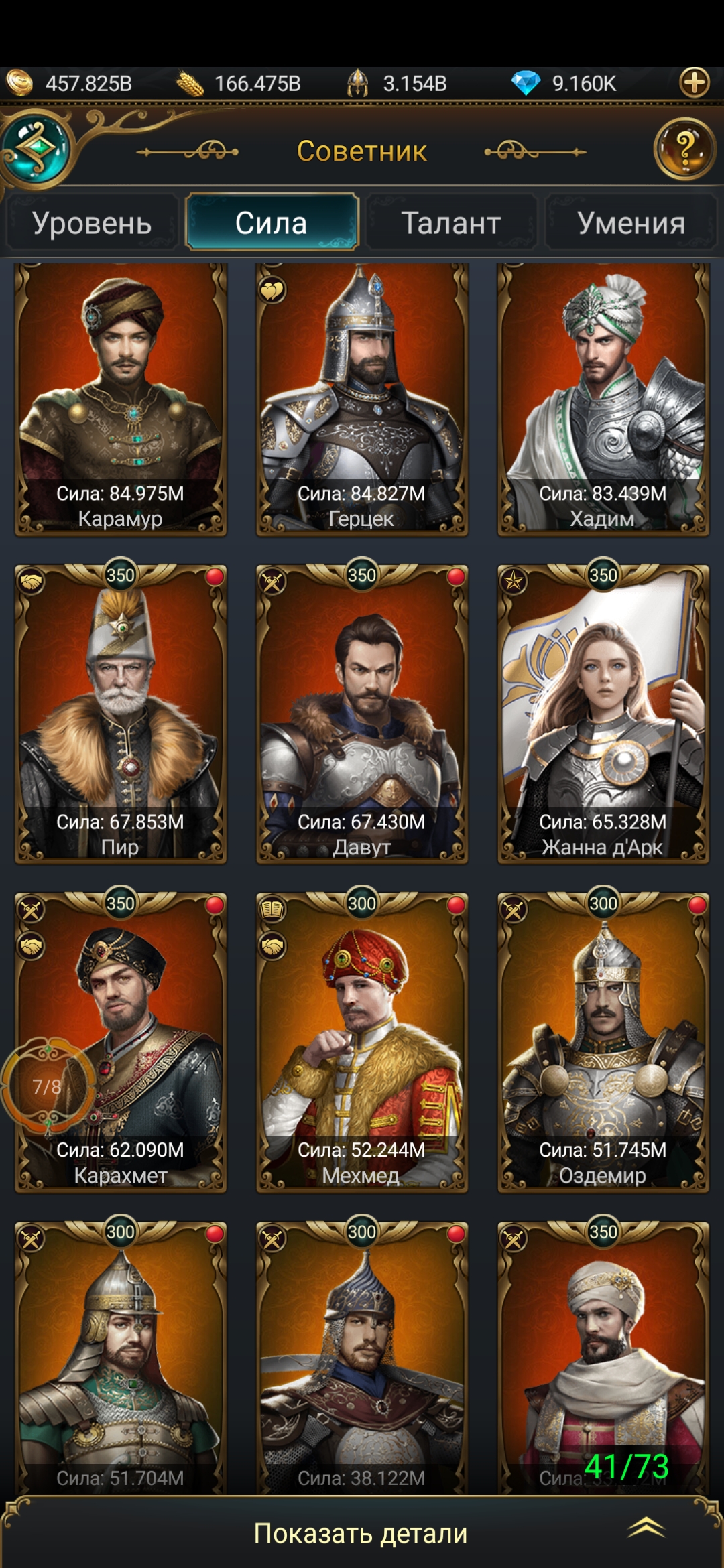The image size is (724, 1568).
Task: Show the Умения tab
Action: tap(631, 222)
